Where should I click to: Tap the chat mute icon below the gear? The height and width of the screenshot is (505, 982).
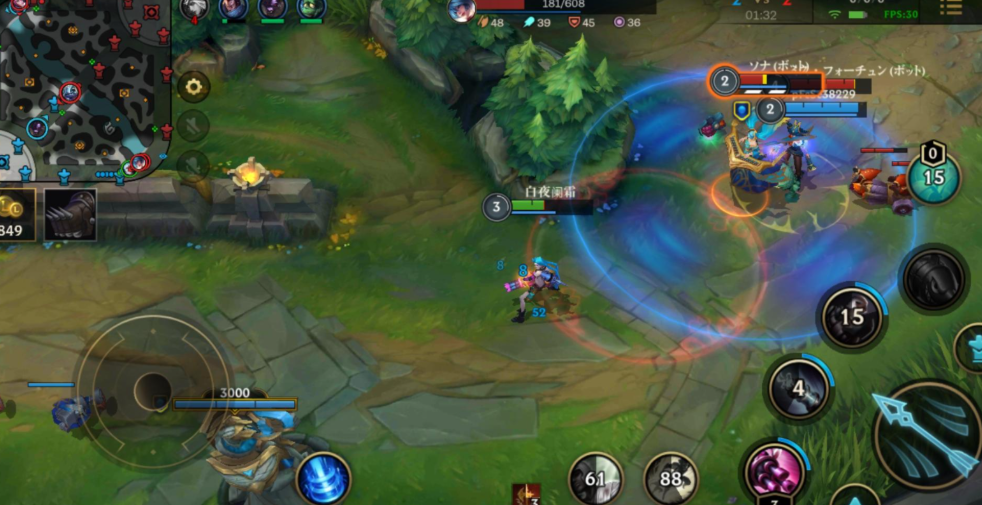point(192,127)
